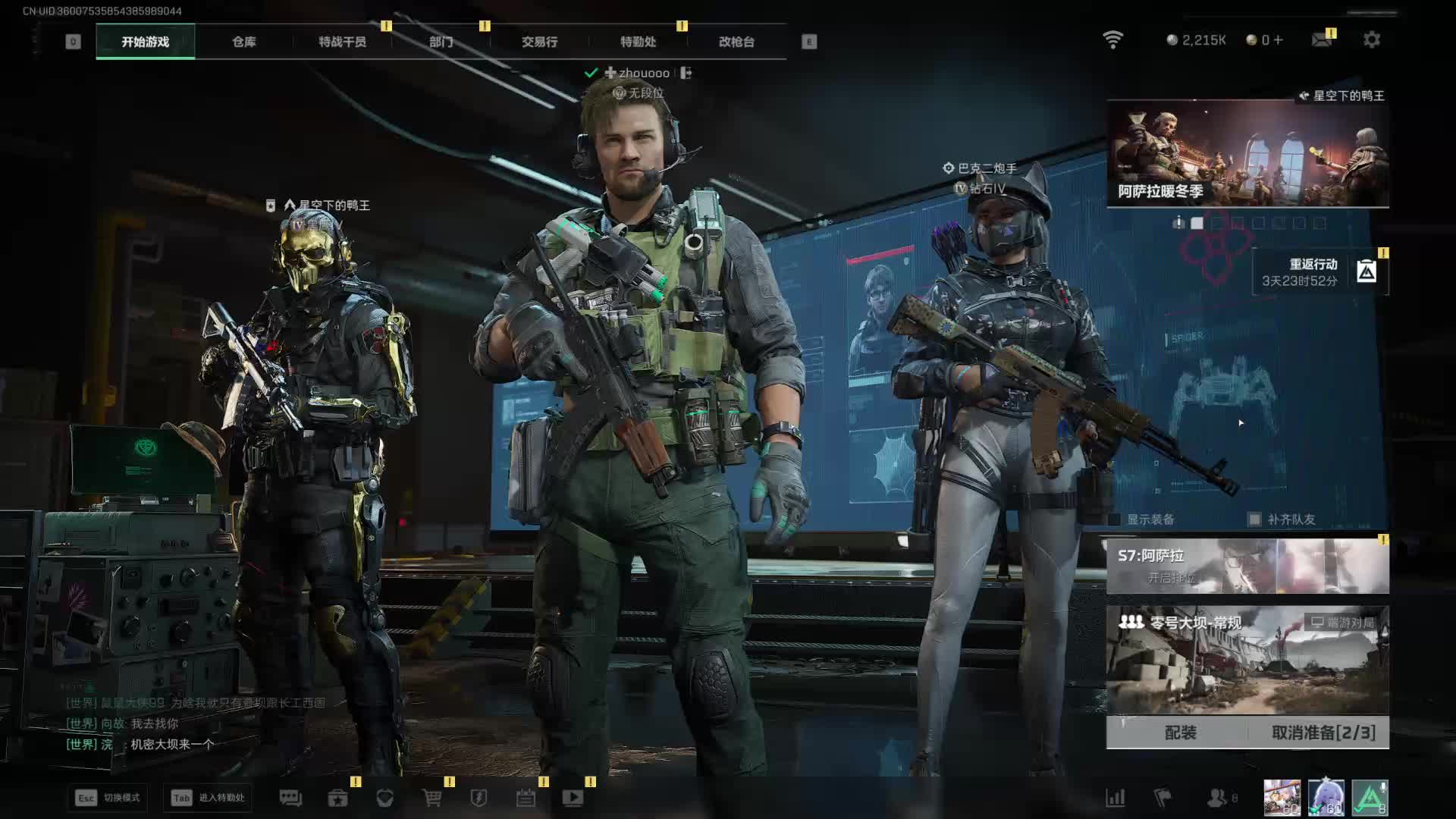Open the shopping cart store icon
Viewport: 1456px width, 819px height.
click(x=431, y=798)
